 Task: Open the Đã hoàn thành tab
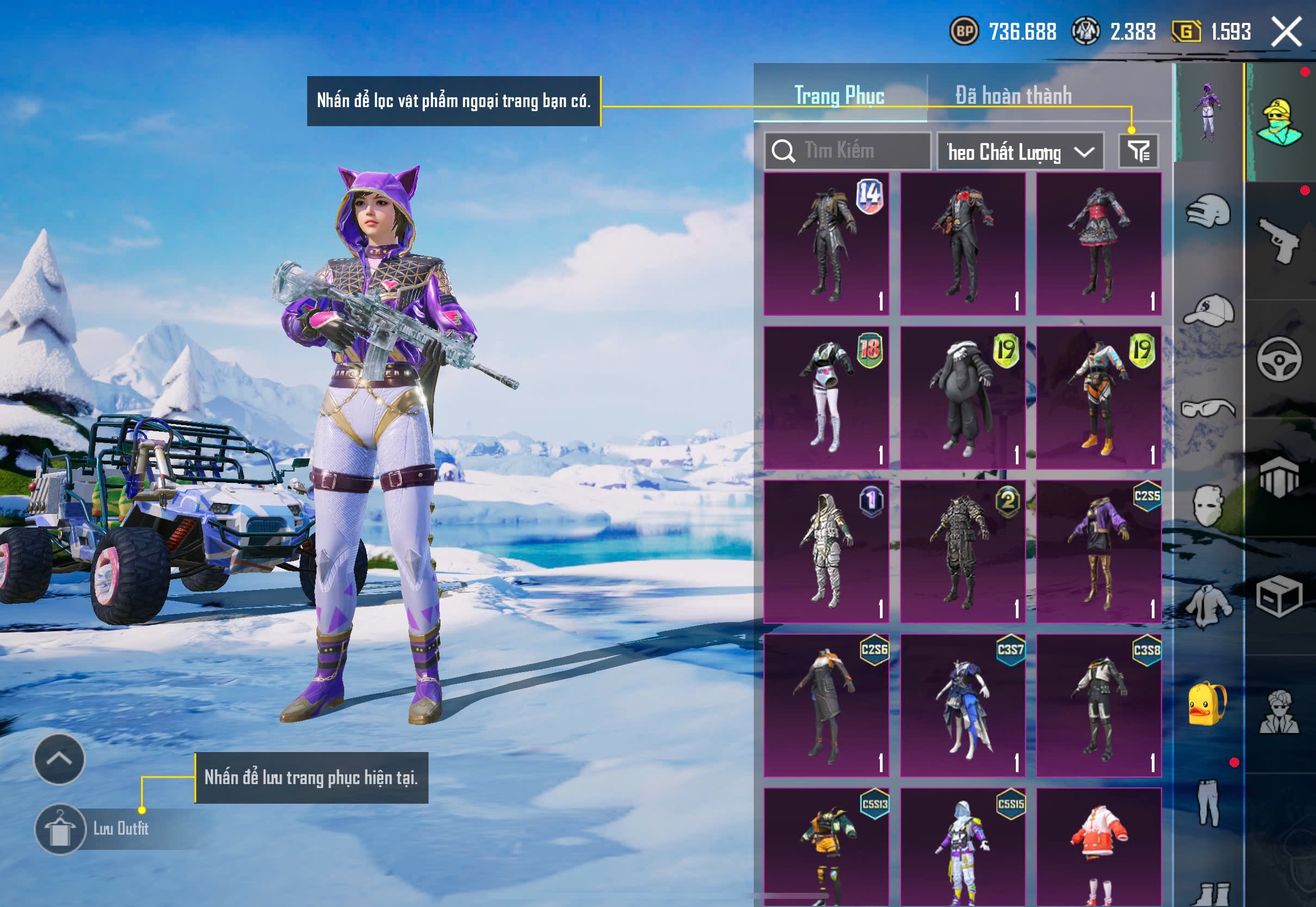click(1013, 96)
